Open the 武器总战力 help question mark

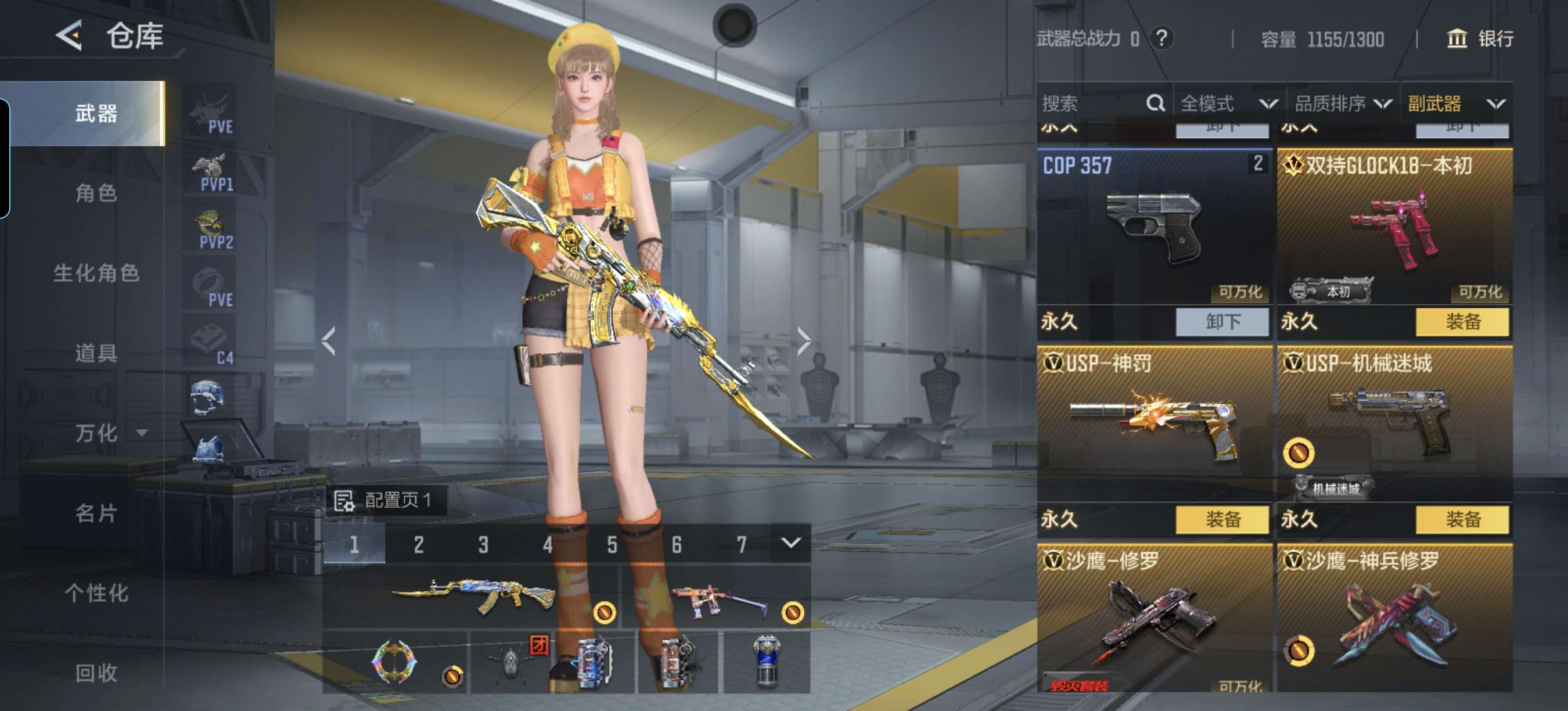[1161, 39]
